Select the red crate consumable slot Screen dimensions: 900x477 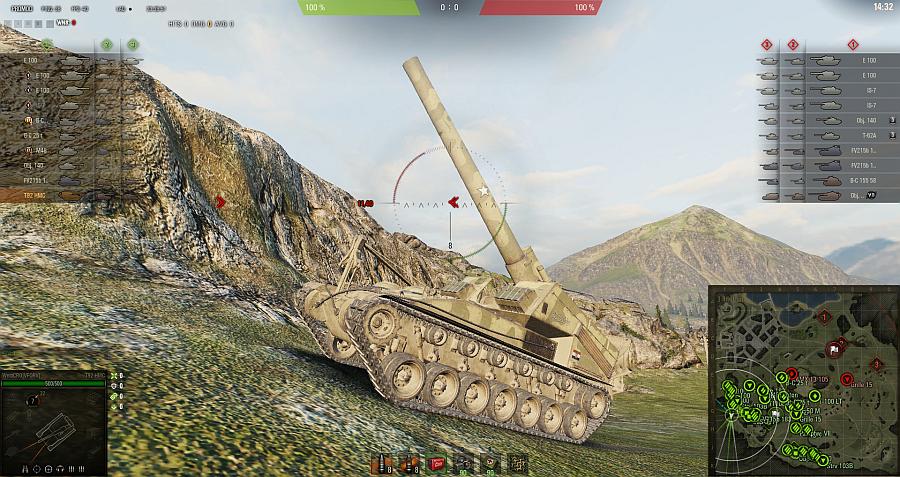[x=437, y=463]
